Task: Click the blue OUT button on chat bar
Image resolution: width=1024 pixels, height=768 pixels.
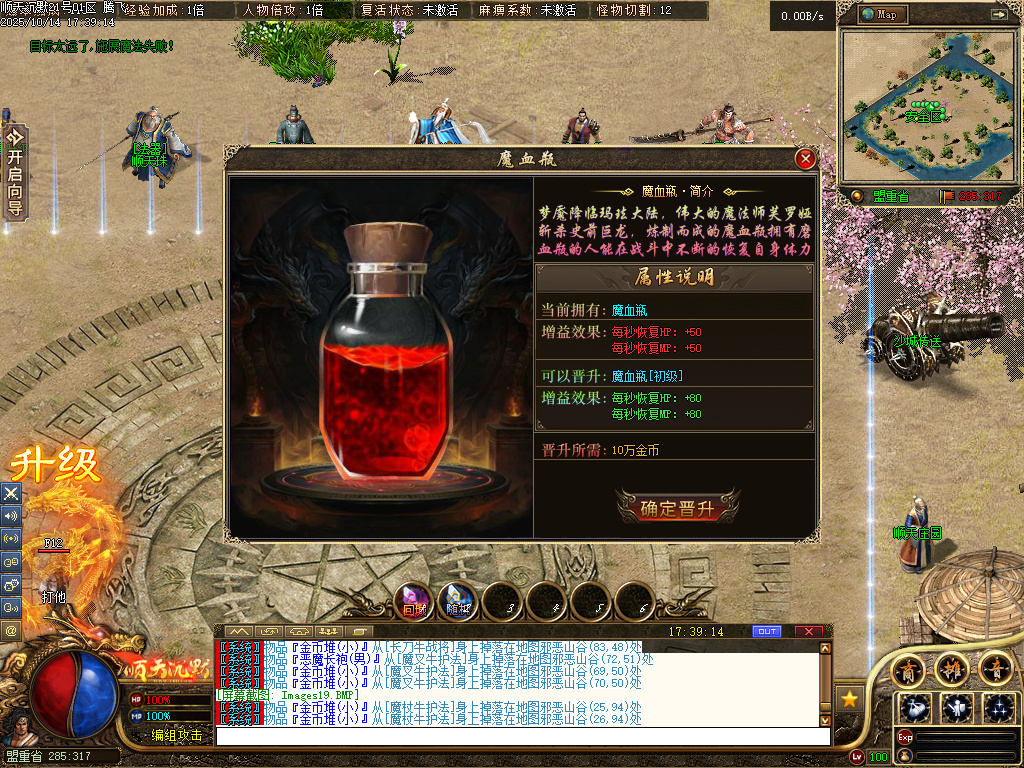Action: (766, 632)
